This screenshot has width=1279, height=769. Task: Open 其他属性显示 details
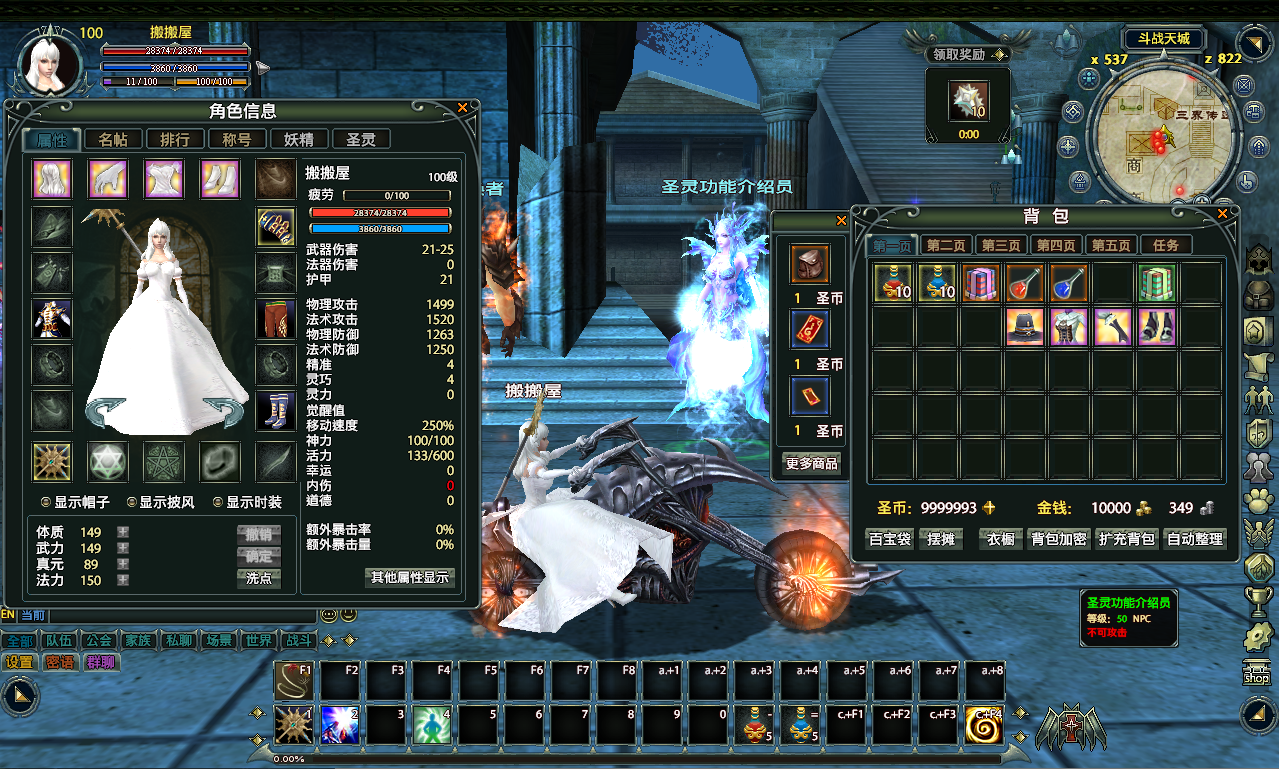tap(410, 577)
